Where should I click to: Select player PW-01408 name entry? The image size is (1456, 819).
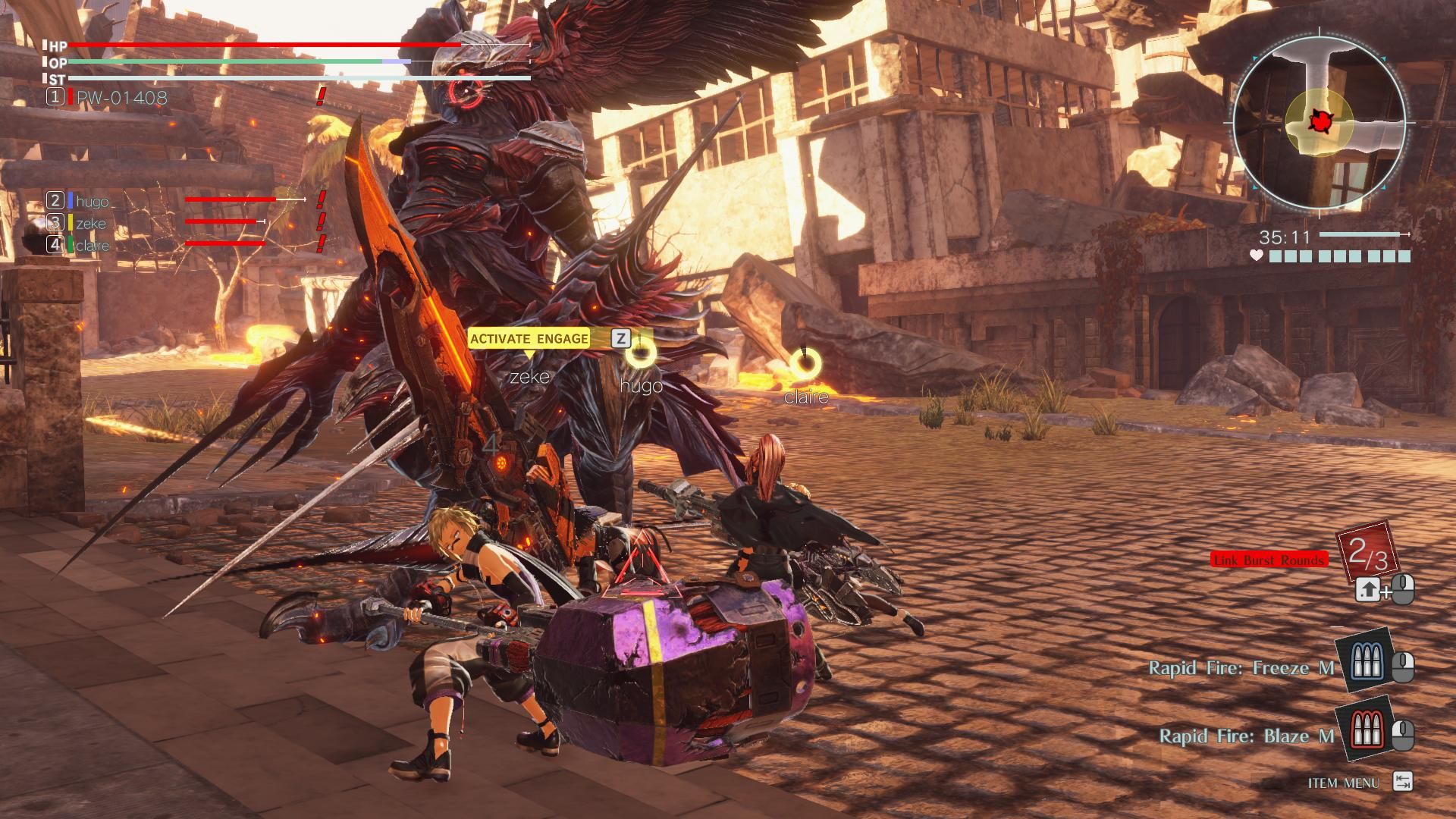click(x=121, y=98)
